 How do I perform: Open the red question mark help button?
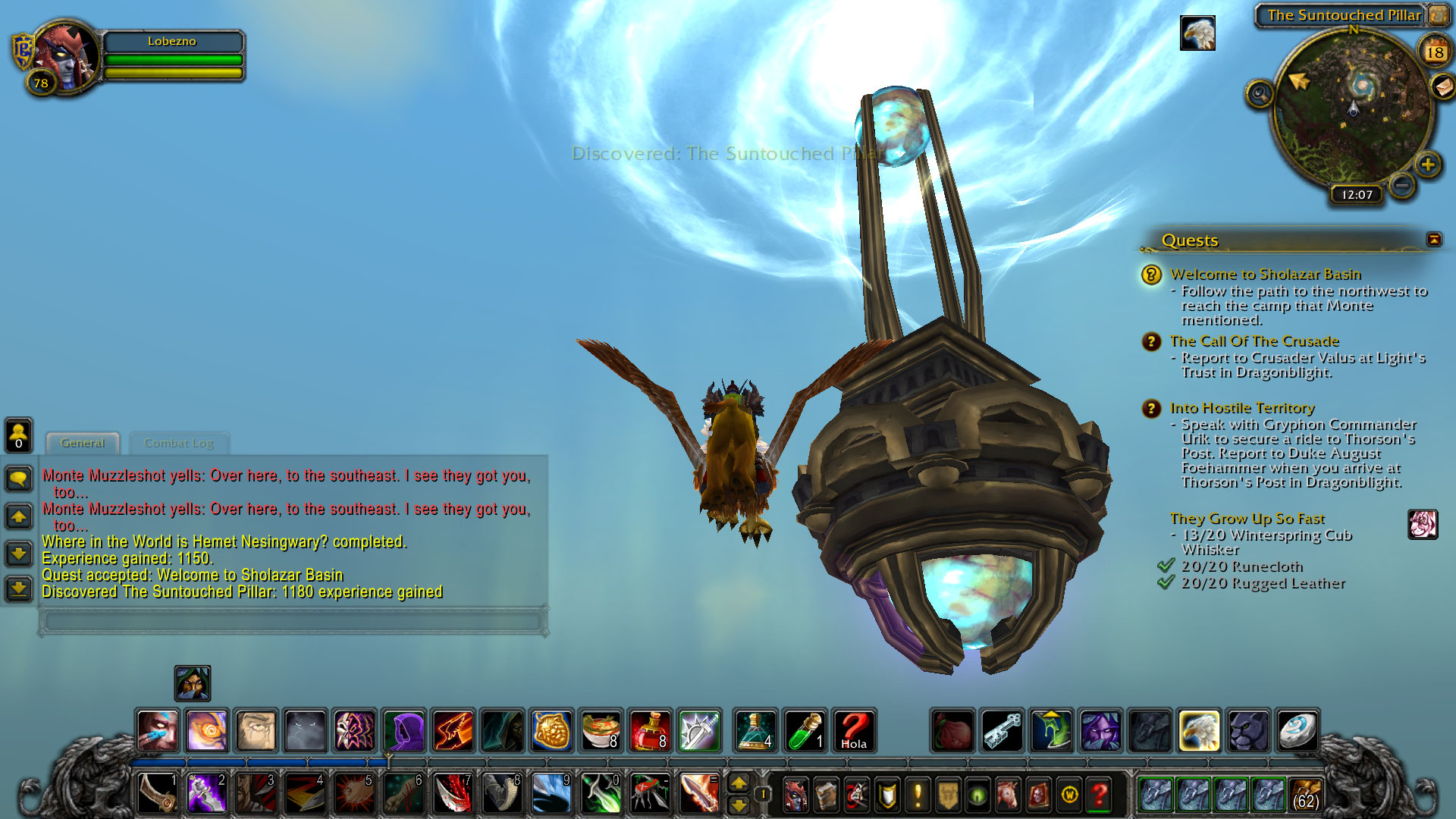pos(1099,795)
